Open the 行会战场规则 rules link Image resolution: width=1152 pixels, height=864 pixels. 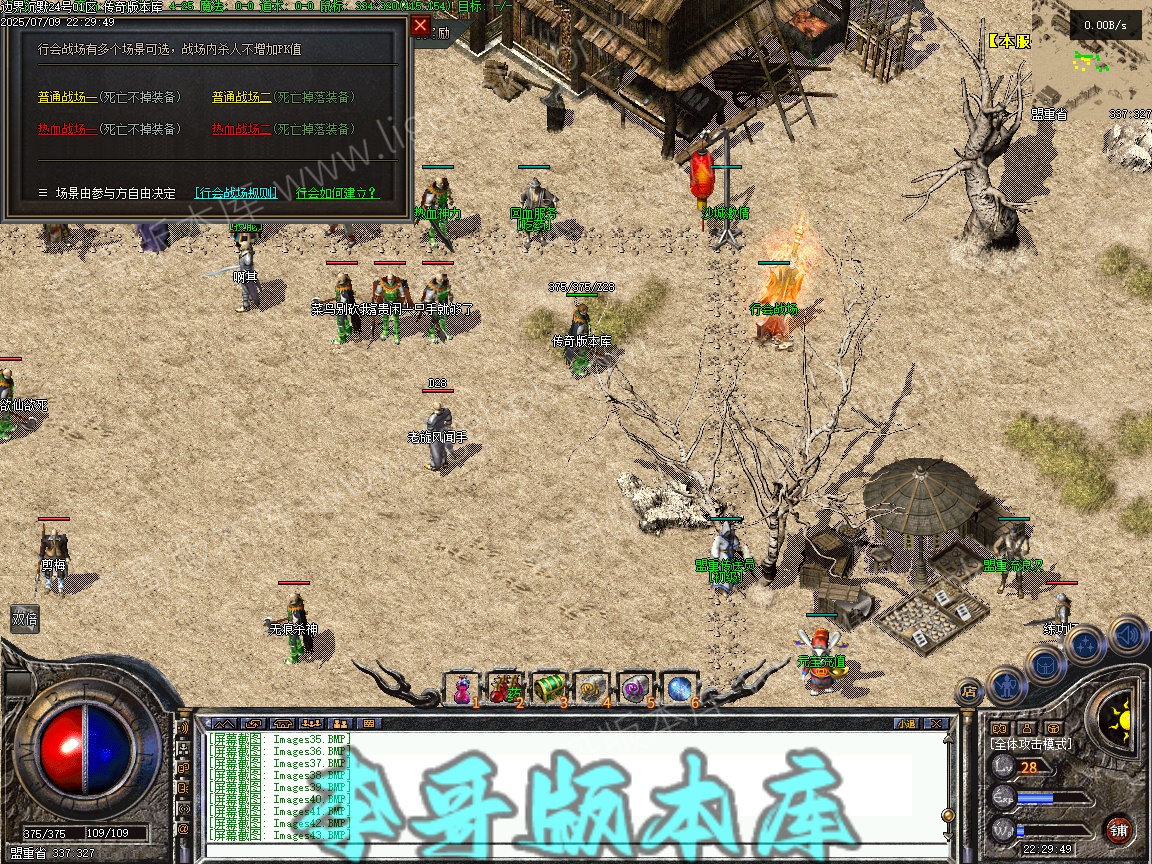point(236,193)
